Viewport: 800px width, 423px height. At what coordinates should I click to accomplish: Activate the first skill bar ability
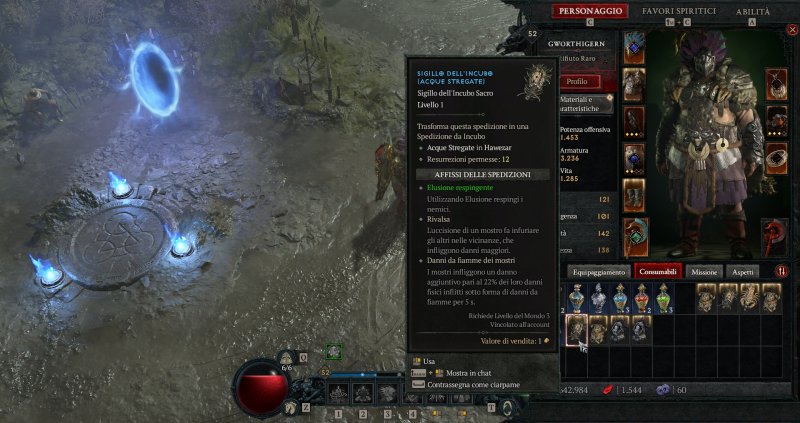click(339, 395)
